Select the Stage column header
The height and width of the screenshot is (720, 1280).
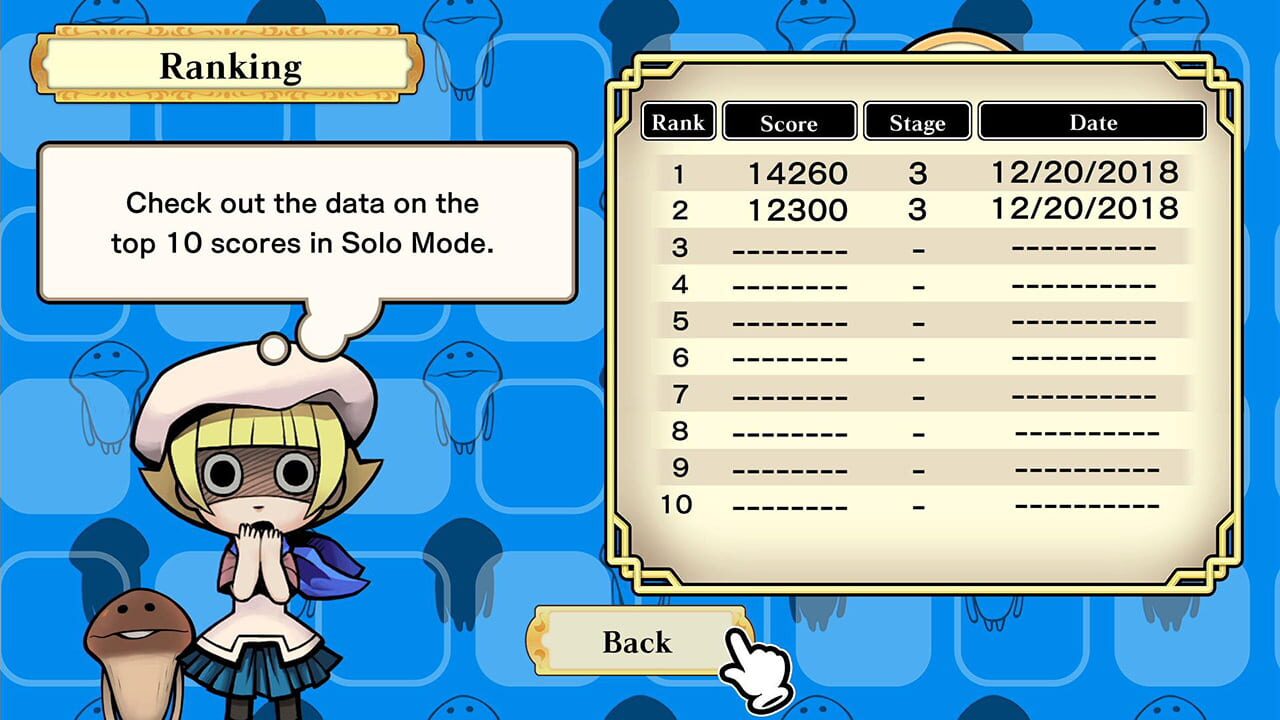point(917,121)
